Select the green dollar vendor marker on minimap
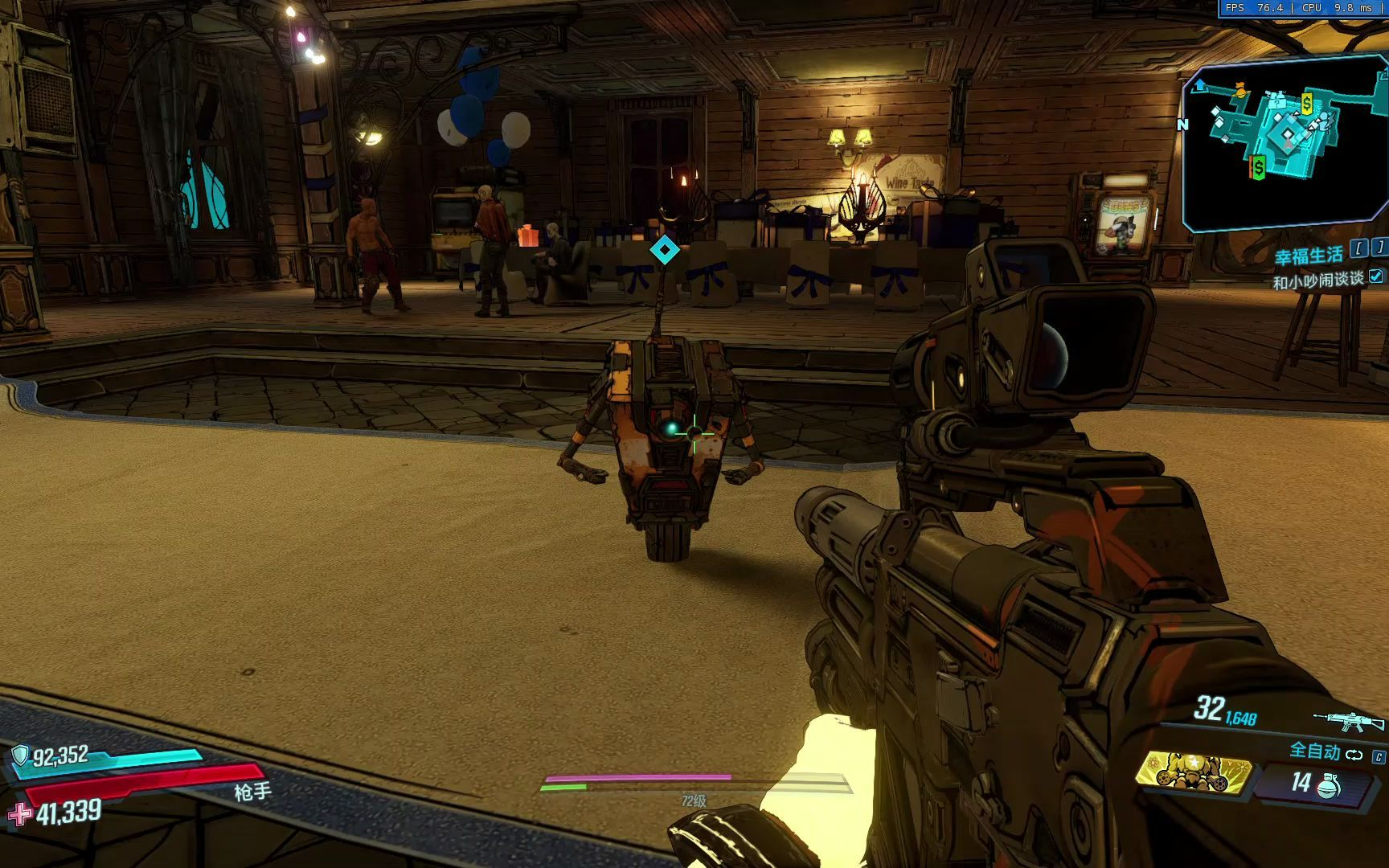This screenshot has width=1389, height=868. click(1258, 167)
